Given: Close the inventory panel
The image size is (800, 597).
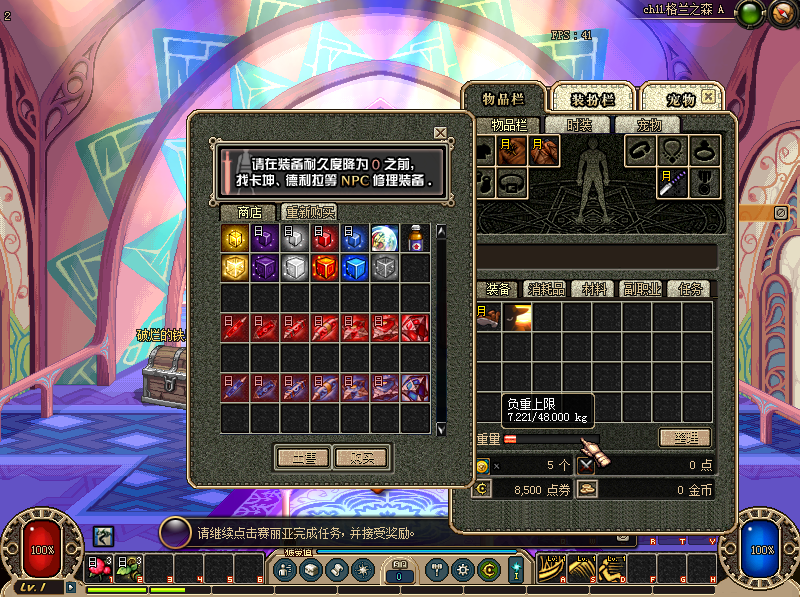Looking at the screenshot, I should [x=709, y=97].
